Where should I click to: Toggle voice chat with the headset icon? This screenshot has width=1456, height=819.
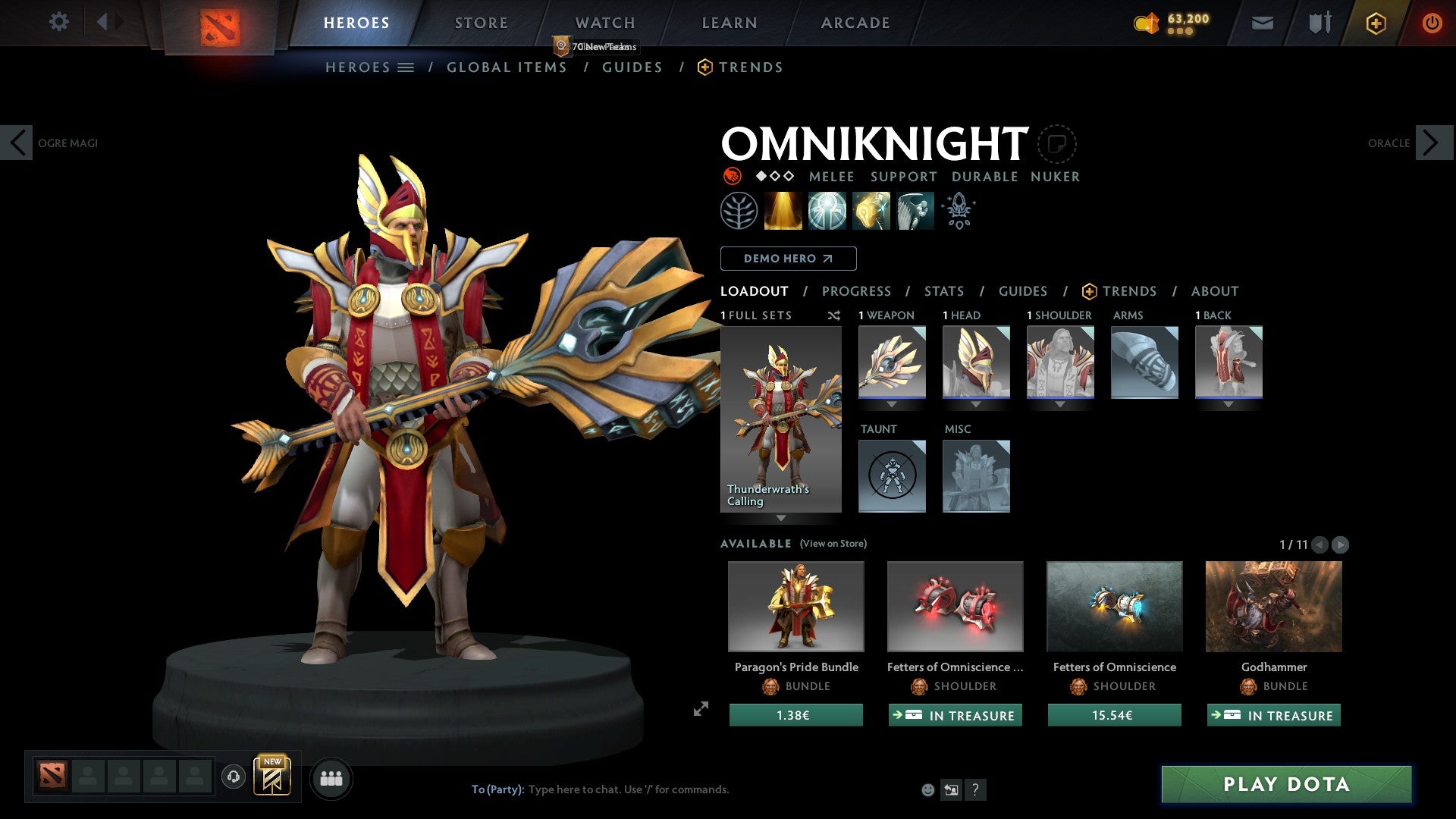tap(234, 777)
